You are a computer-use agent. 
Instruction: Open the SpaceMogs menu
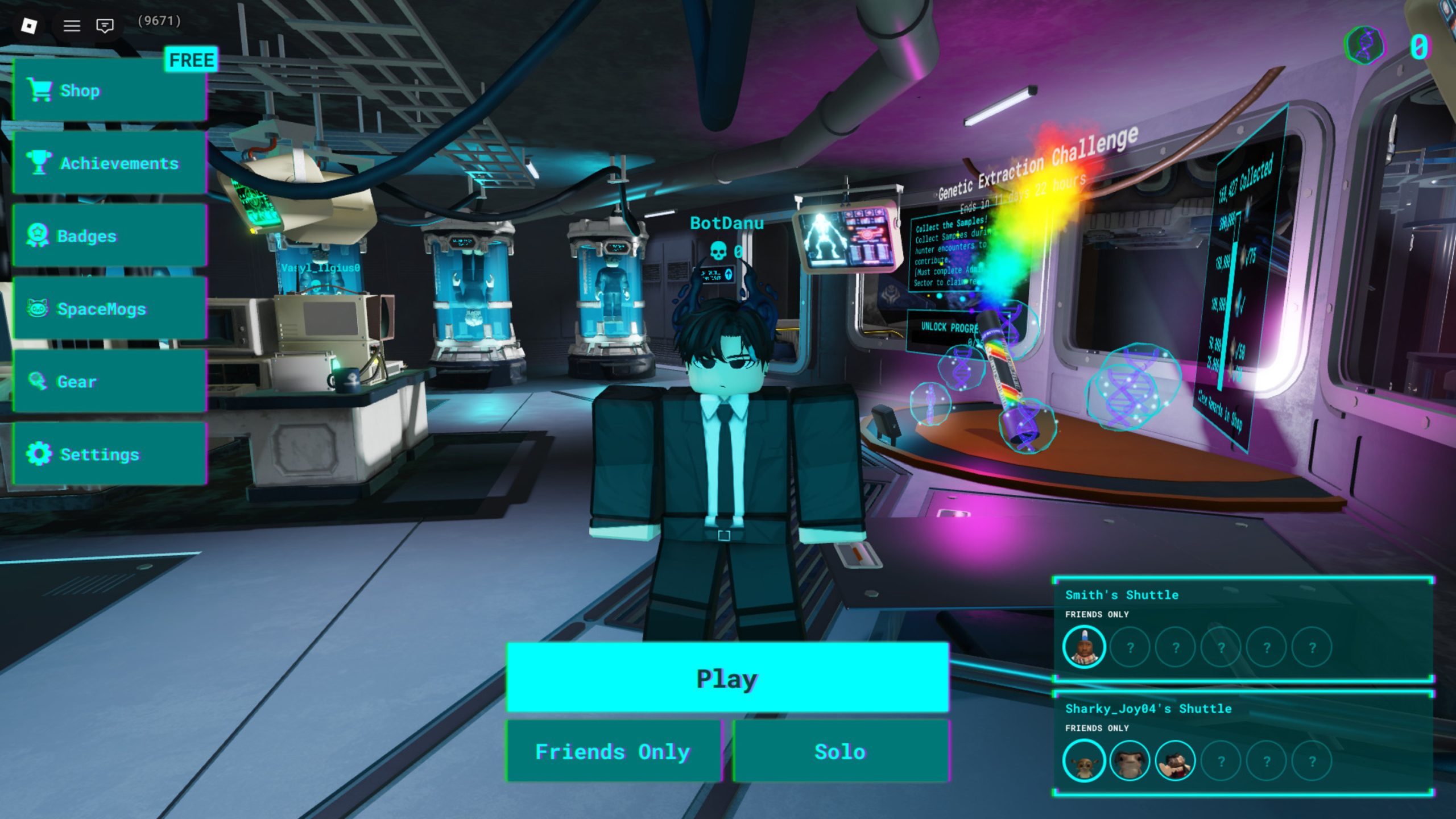coord(109,309)
